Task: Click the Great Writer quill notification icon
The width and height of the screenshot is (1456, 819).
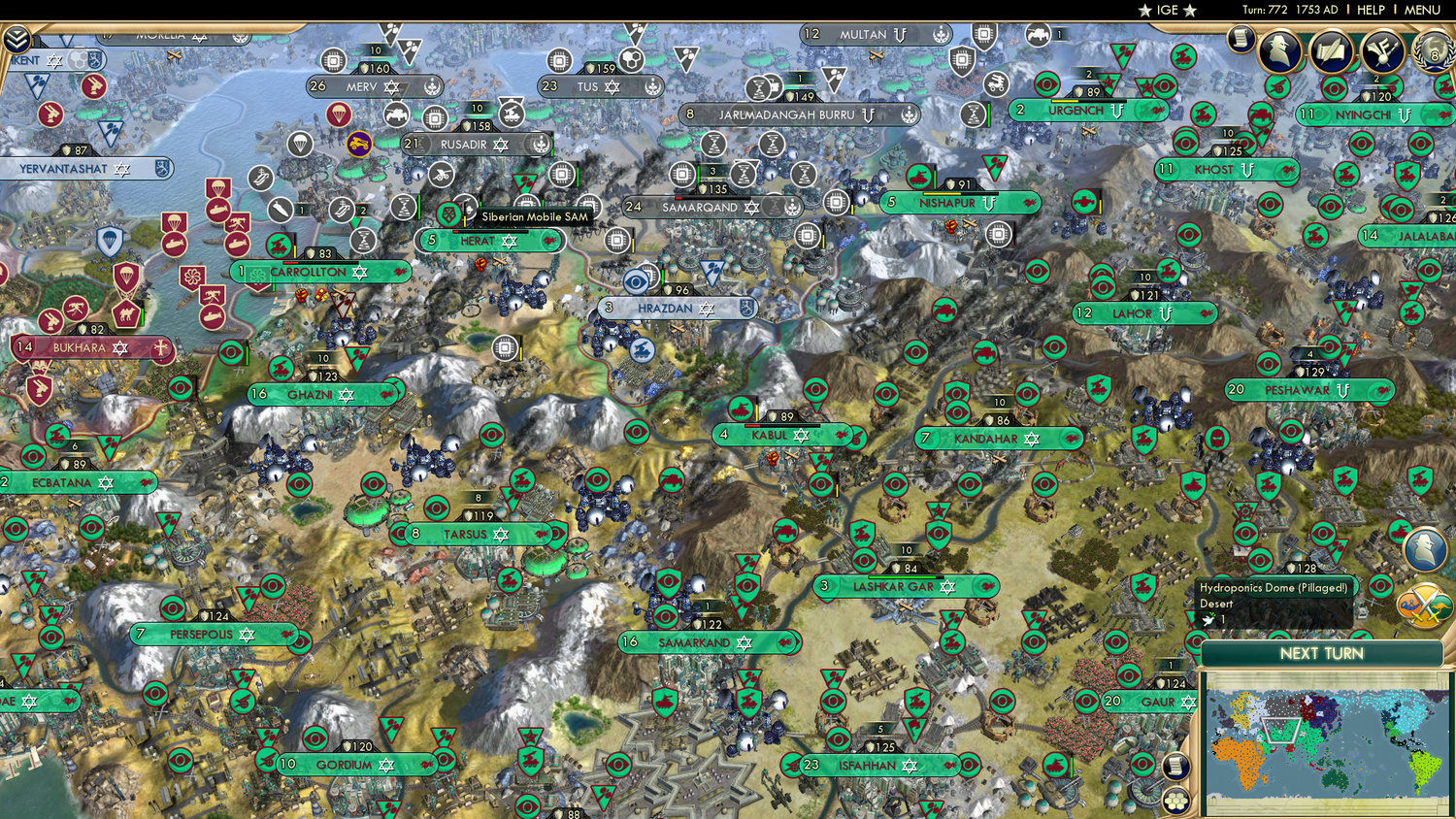Action: (x=1330, y=51)
